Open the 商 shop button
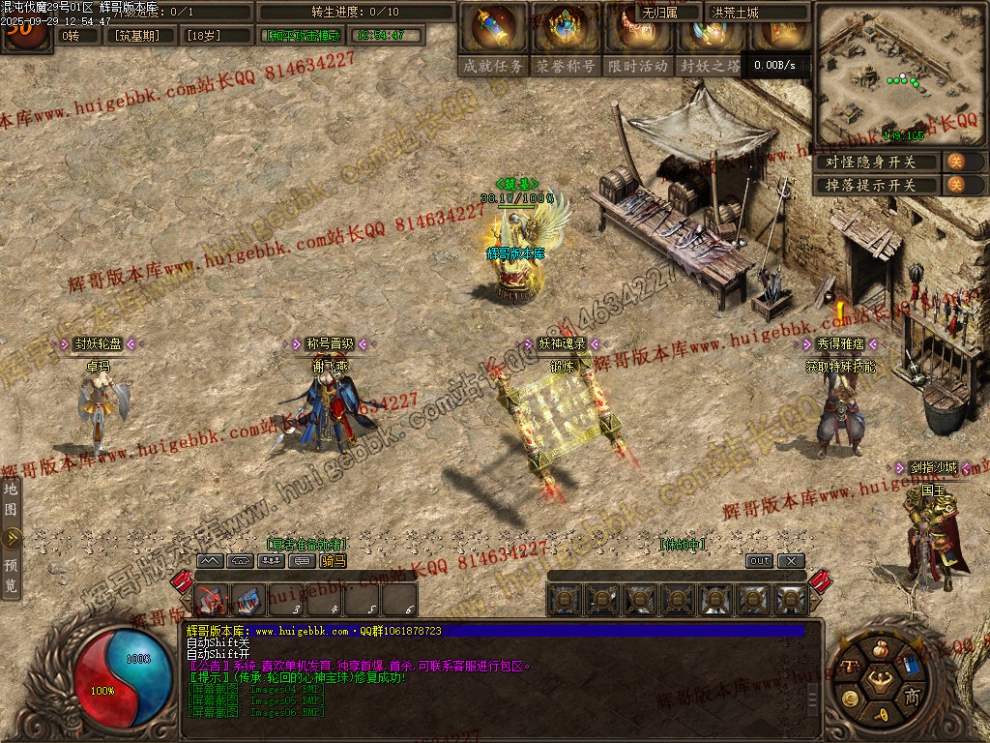The width and height of the screenshot is (990, 743). click(x=911, y=696)
